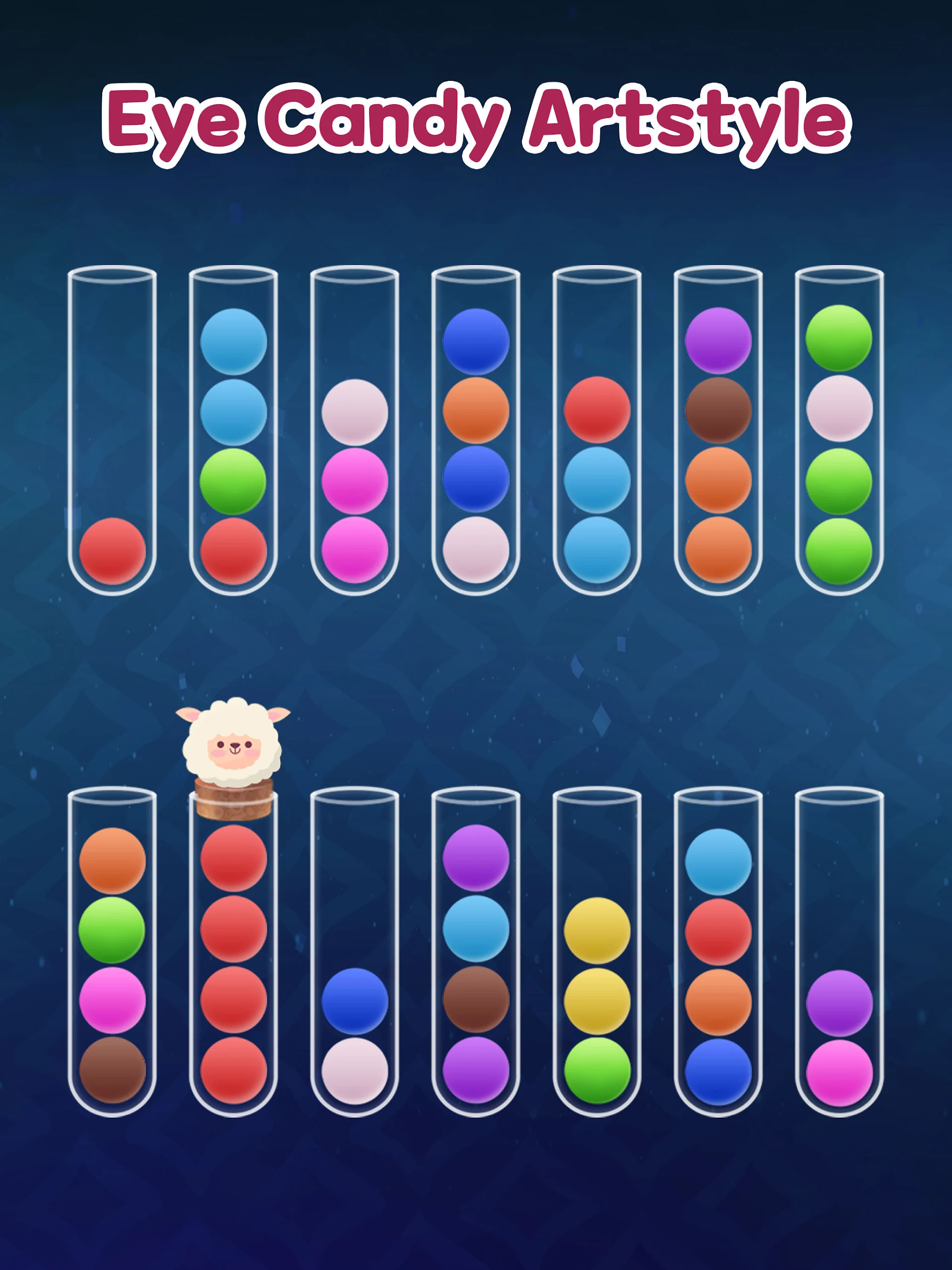Tap the topmost blue ball in the fourth tube
The width and height of the screenshot is (952, 1270).
tap(475, 339)
